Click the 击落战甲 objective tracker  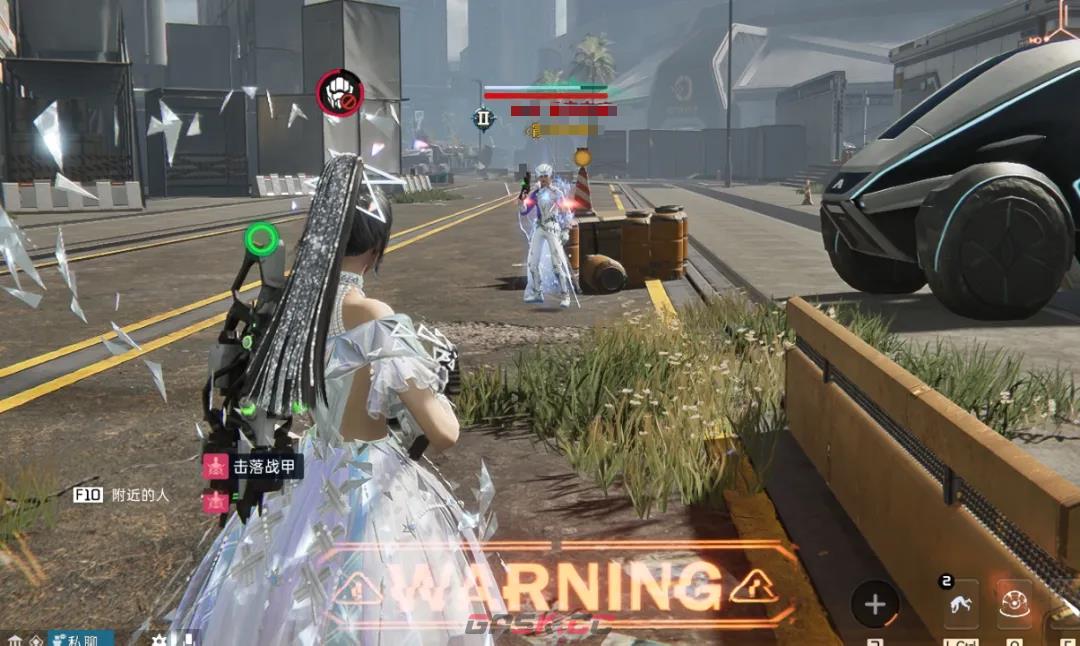[x=253, y=466]
